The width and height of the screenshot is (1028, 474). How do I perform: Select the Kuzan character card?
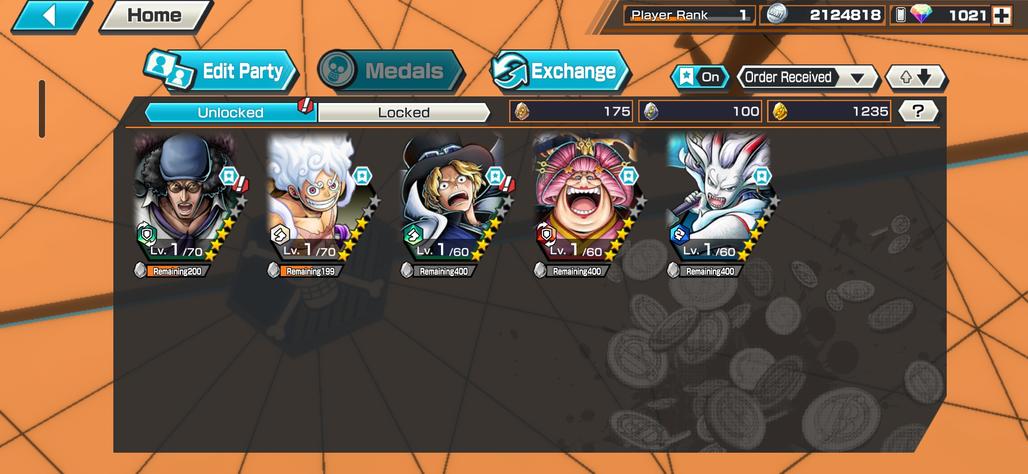point(185,200)
